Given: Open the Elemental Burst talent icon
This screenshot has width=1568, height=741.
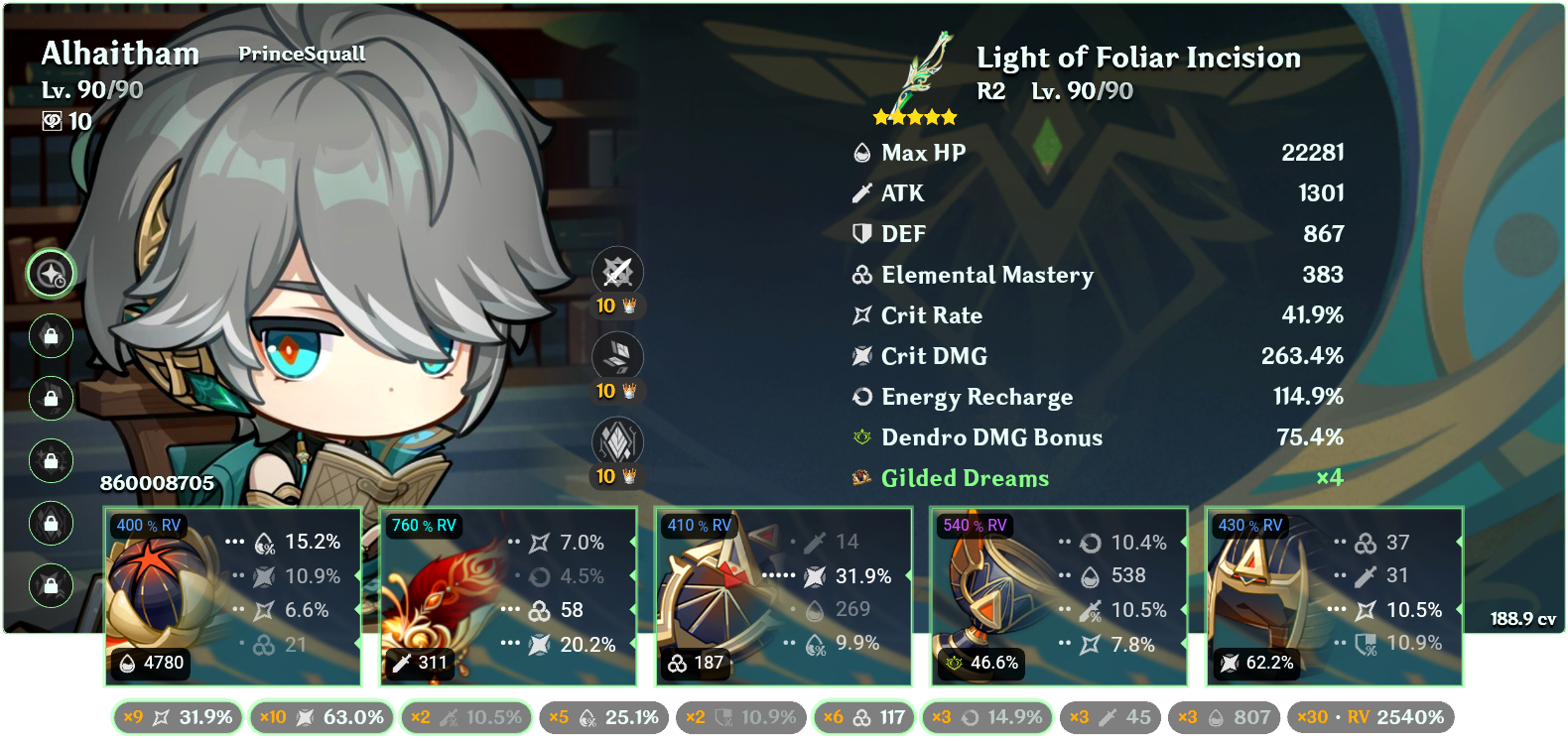Looking at the screenshot, I should 620,442.
